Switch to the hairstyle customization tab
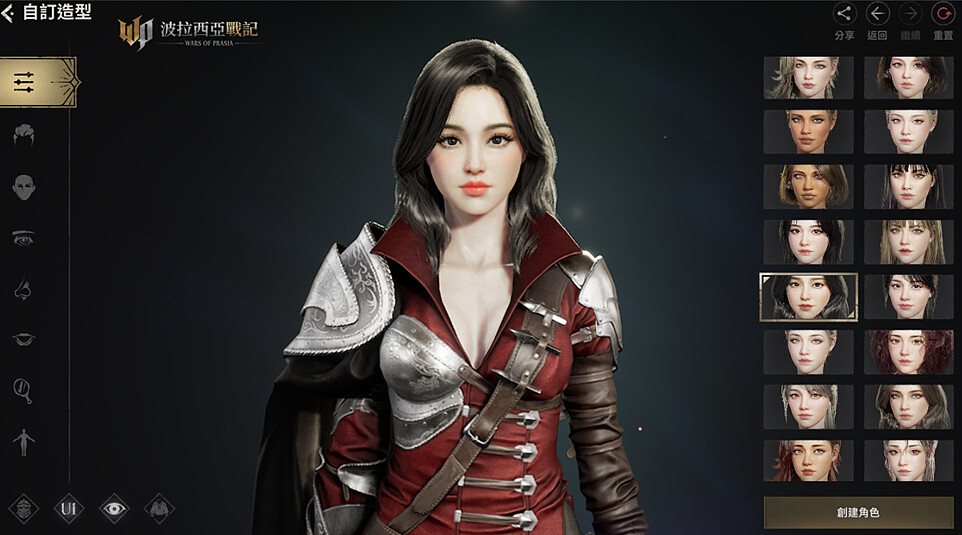 click(x=24, y=135)
